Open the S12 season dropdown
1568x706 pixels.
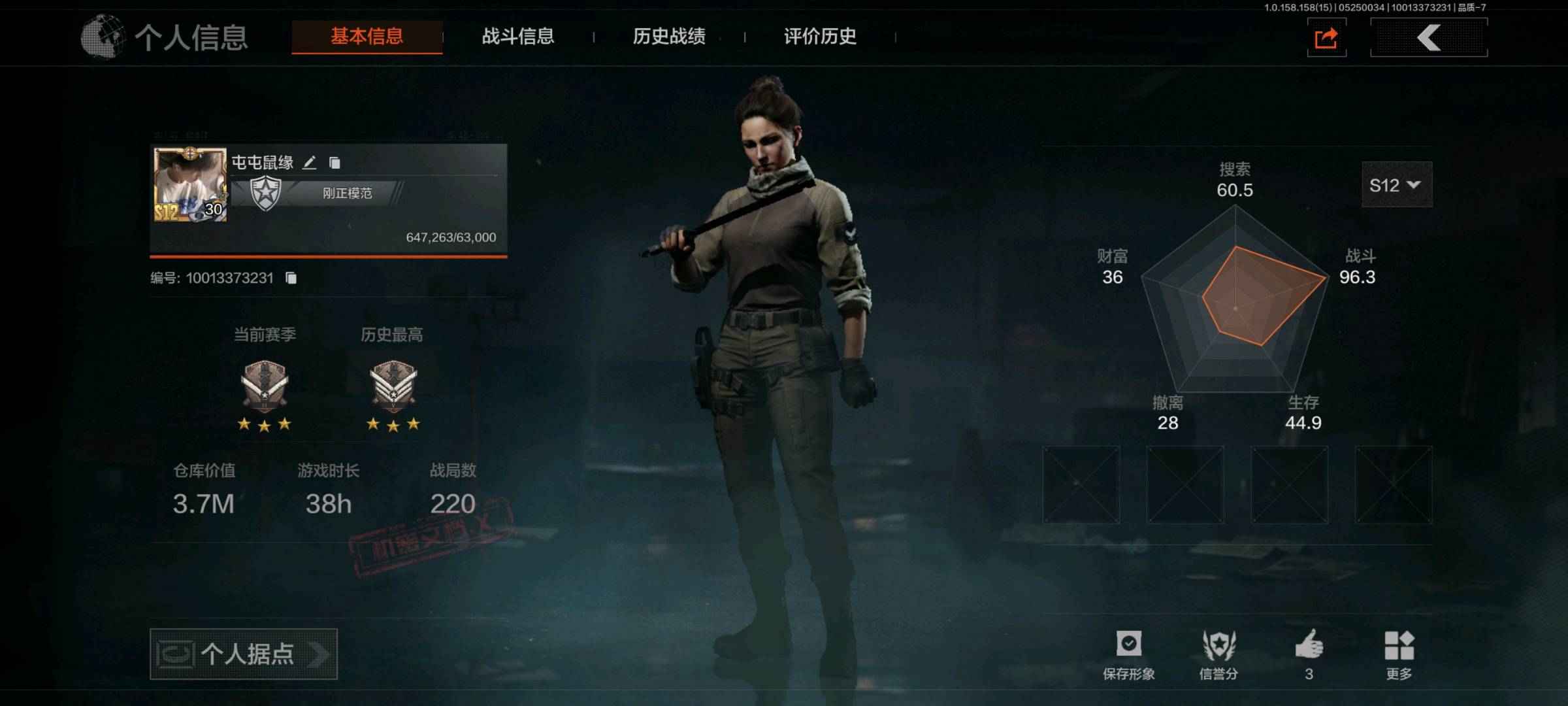point(1396,185)
